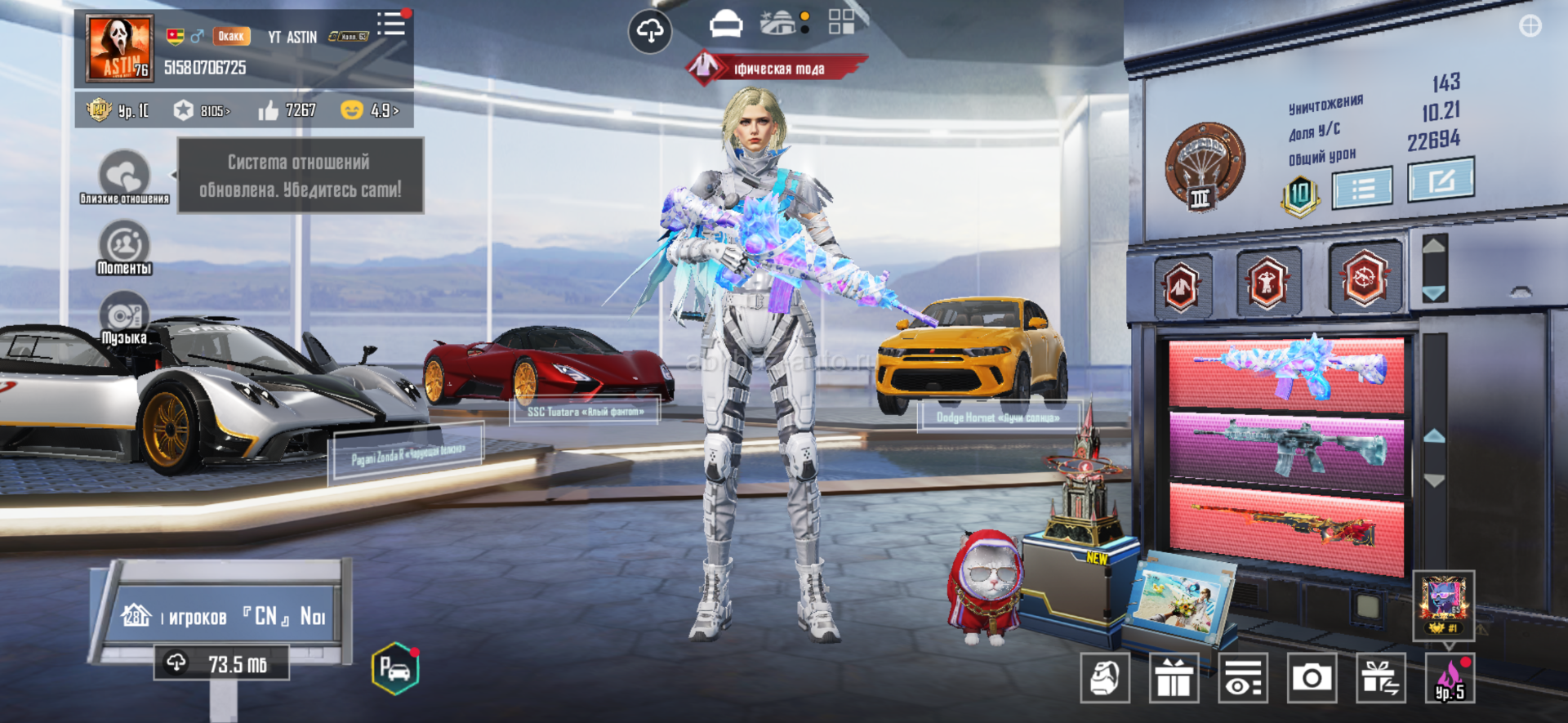The image size is (1568, 723).
Task: Open the single gift box button
Action: pos(1174,677)
